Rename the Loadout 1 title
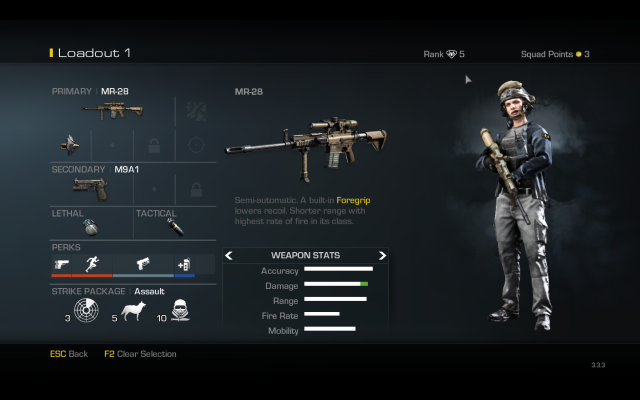Screen dimensions: 640x400 pyautogui.click(x=93, y=53)
